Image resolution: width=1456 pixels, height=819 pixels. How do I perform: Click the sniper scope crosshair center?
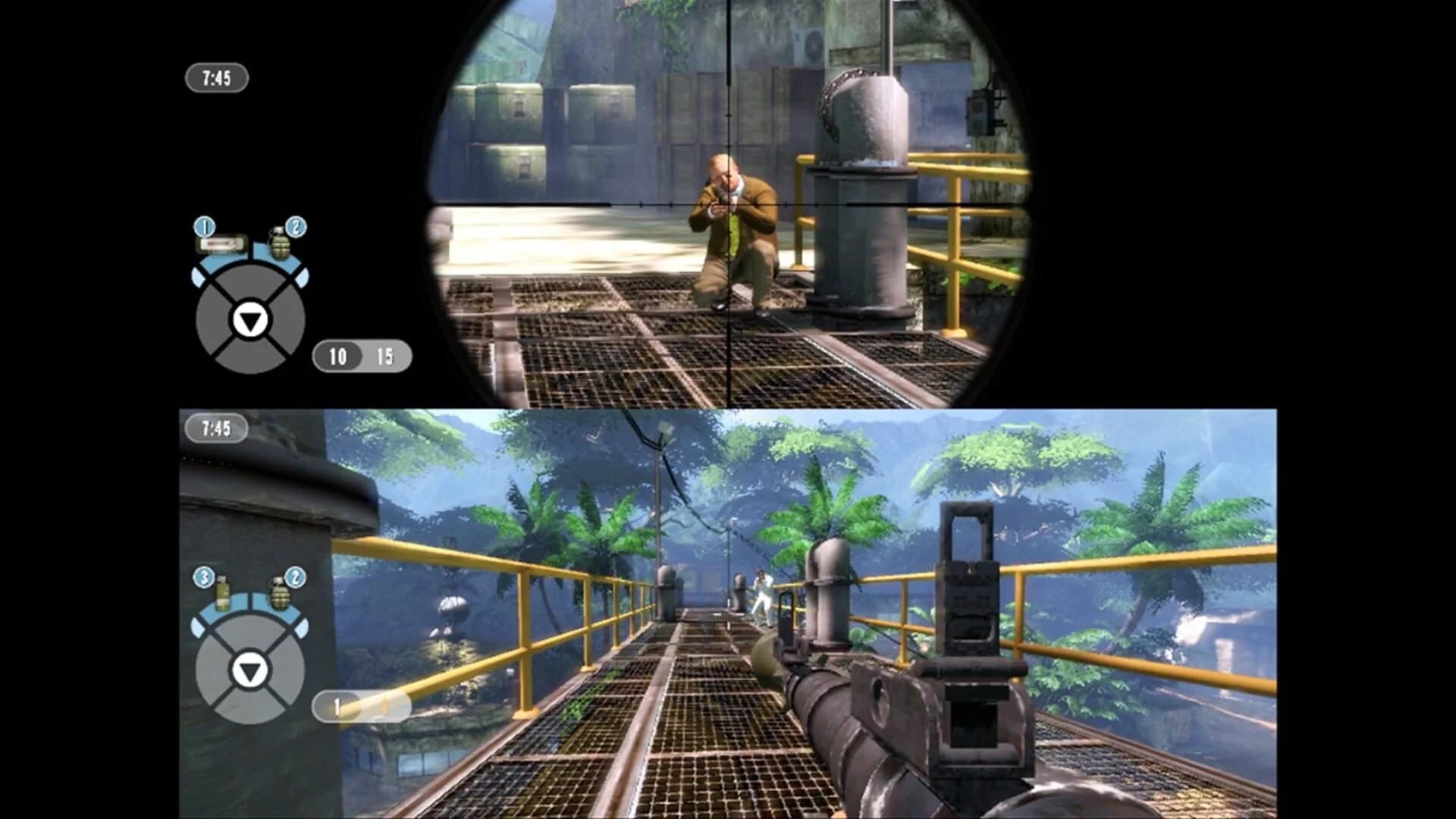point(726,202)
